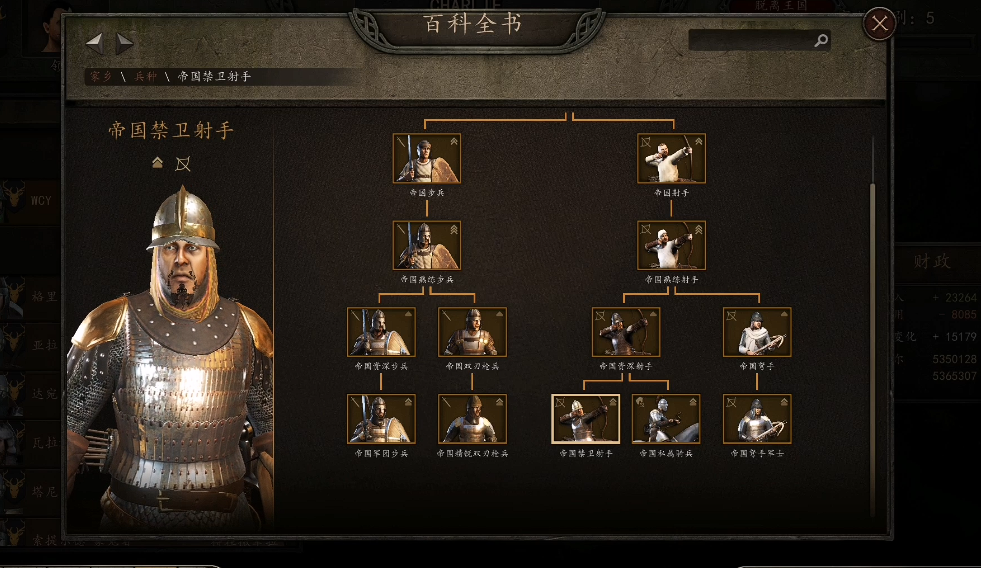Select the 帝国军团步兵 troop tile
Screen dimensions: 981x568
381,419
